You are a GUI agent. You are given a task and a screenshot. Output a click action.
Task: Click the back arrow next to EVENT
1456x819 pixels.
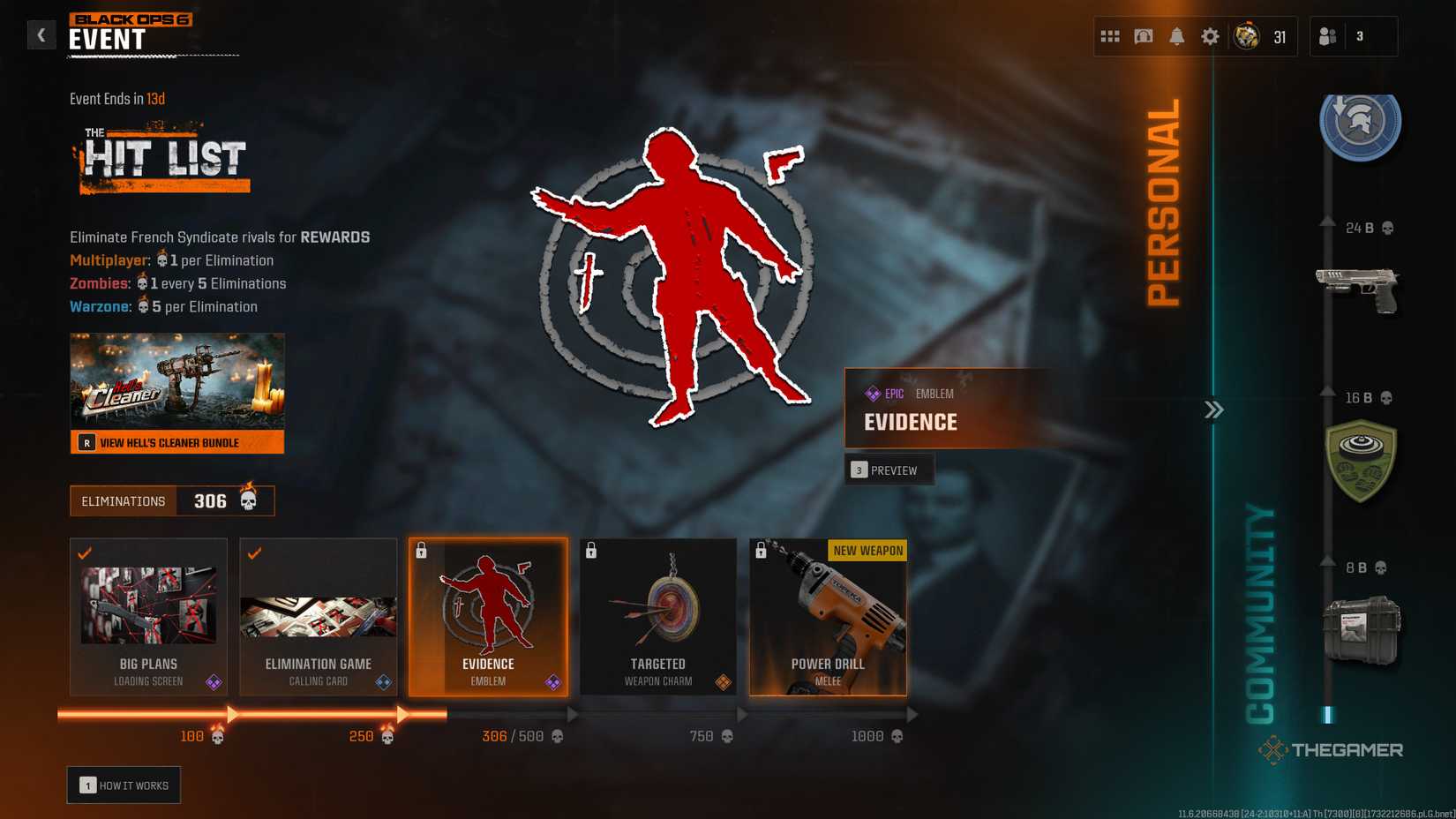click(x=41, y=34)
